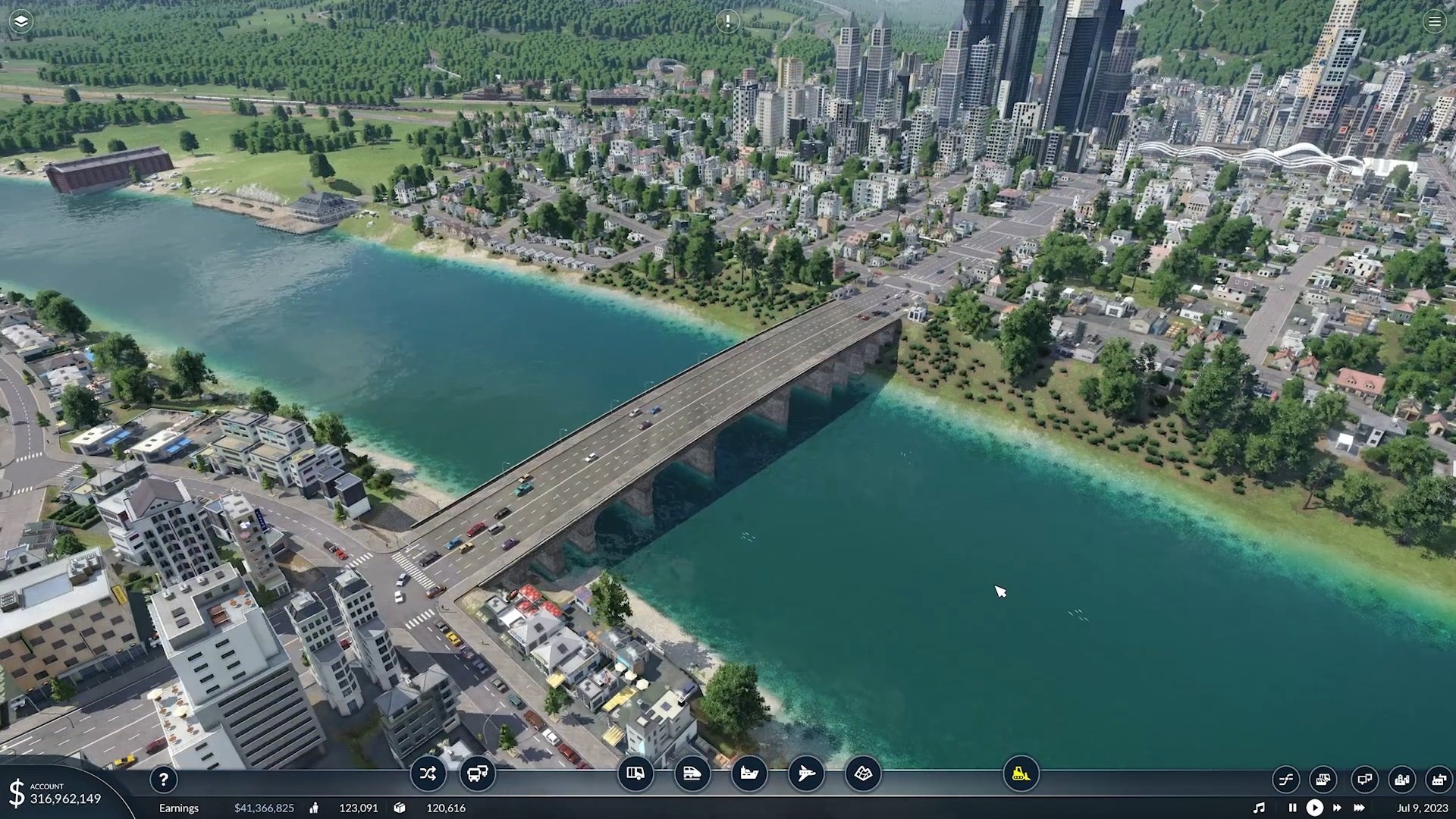
Task: Show the warning notification alert
Action: point(728,21)
